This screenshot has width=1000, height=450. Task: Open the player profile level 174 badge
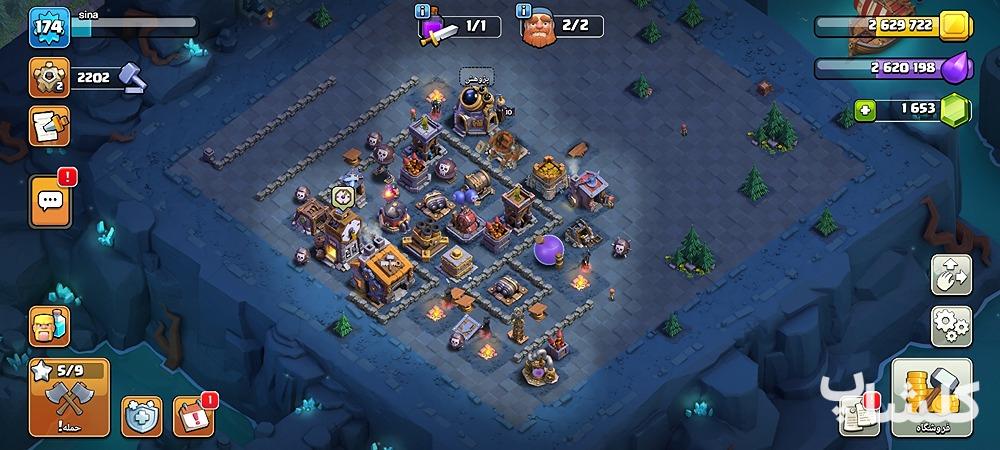click(48, 25)
